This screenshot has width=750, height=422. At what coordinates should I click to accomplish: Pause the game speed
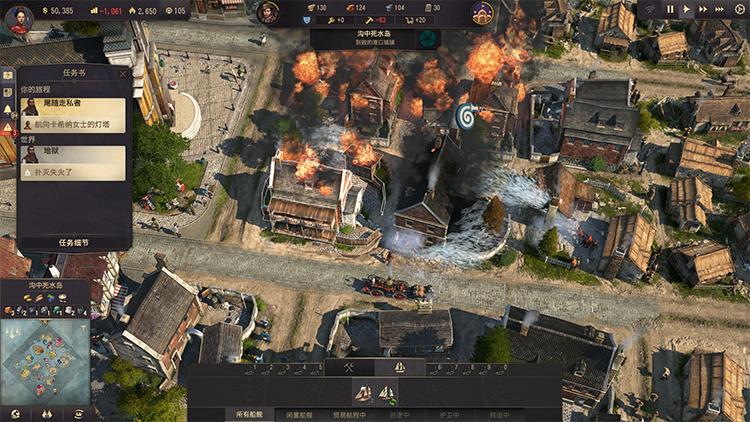tap(671, 9)
